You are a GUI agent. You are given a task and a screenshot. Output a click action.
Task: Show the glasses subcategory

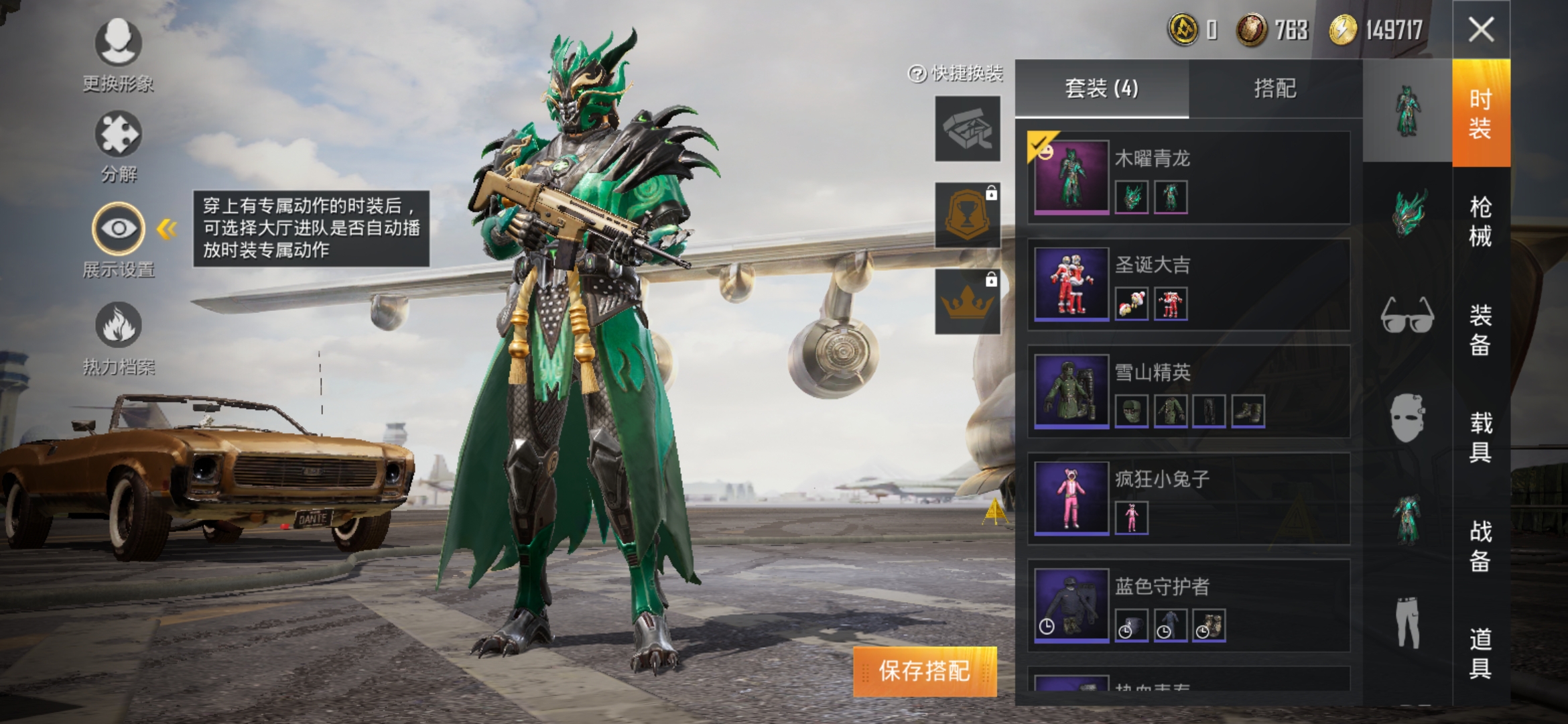(x=1407, y=315)
